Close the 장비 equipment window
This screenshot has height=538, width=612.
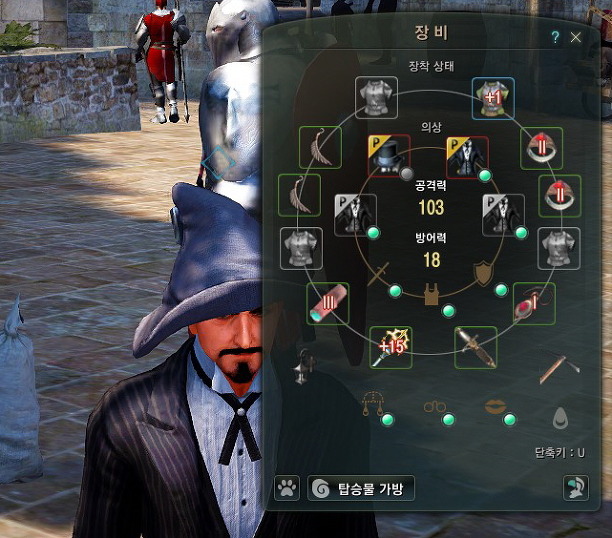[575, 37]
